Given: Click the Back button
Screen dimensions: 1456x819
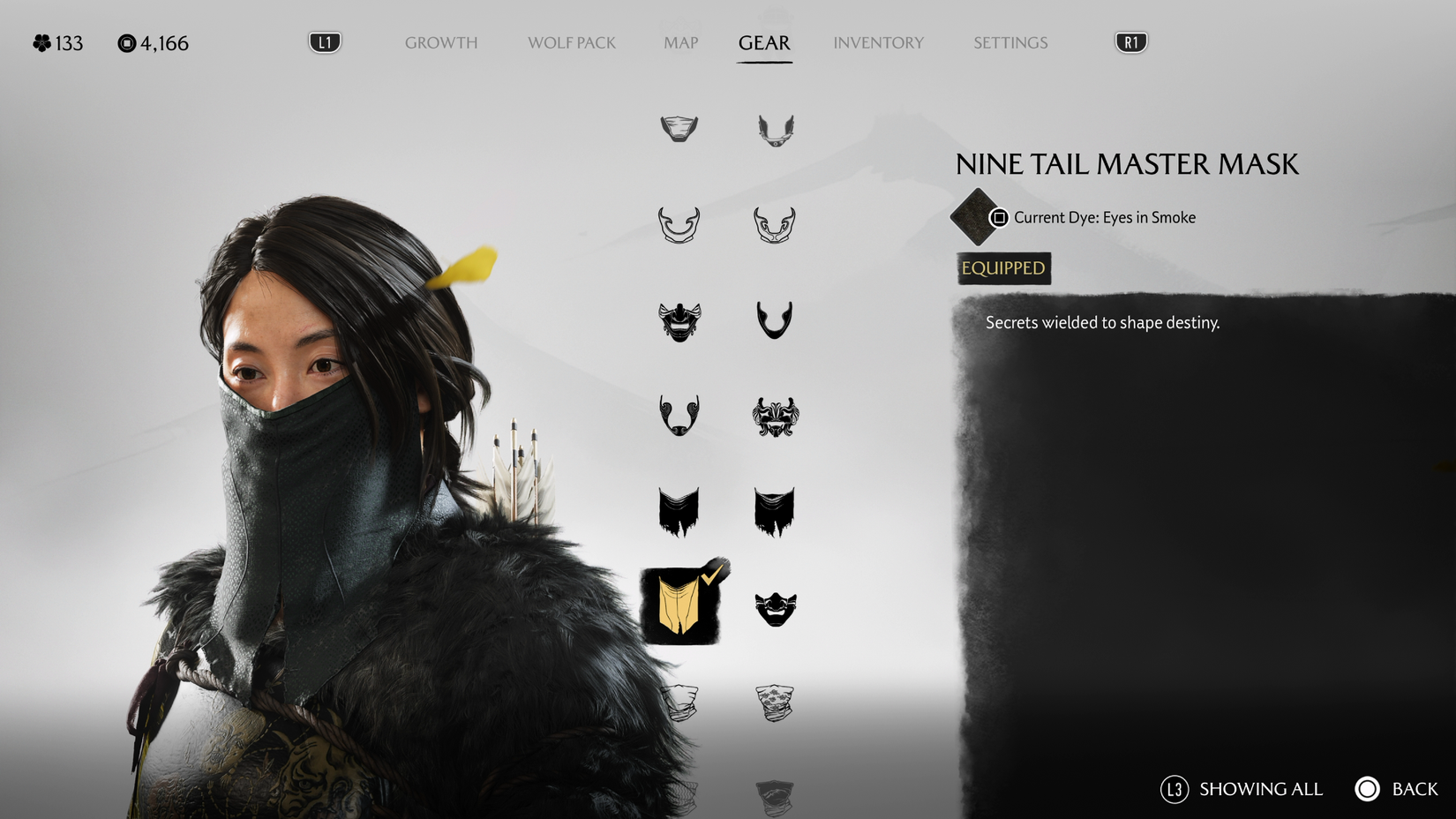Looking at the screenshot, I should coord(1369,789).
